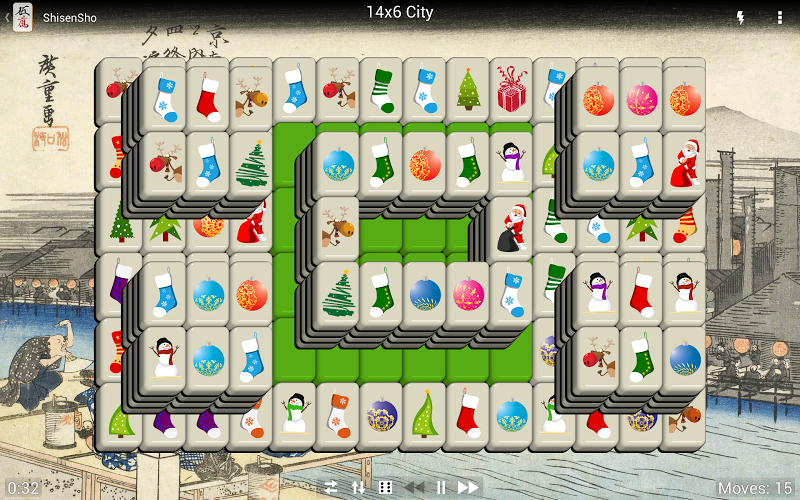
Task: Choose the vertical up-down arrows icon
Action: click(358, 487)
